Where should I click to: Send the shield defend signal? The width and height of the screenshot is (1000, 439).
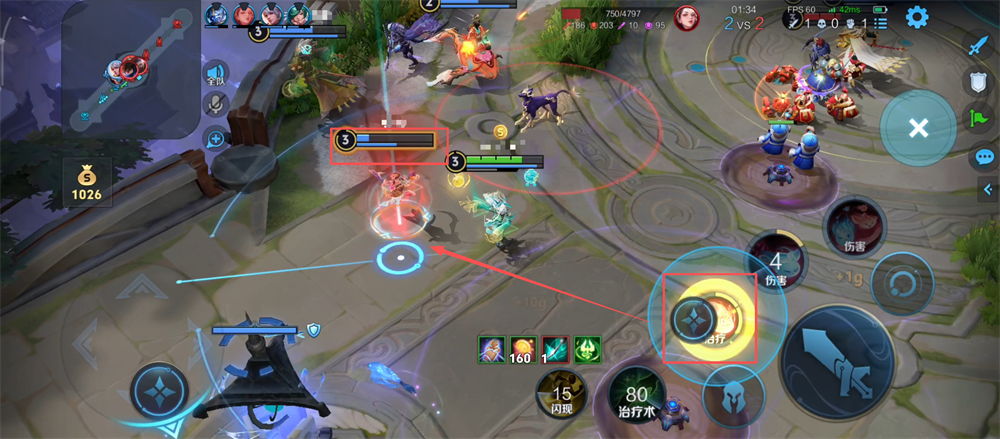pyautogui.click(x=980, y=83)
